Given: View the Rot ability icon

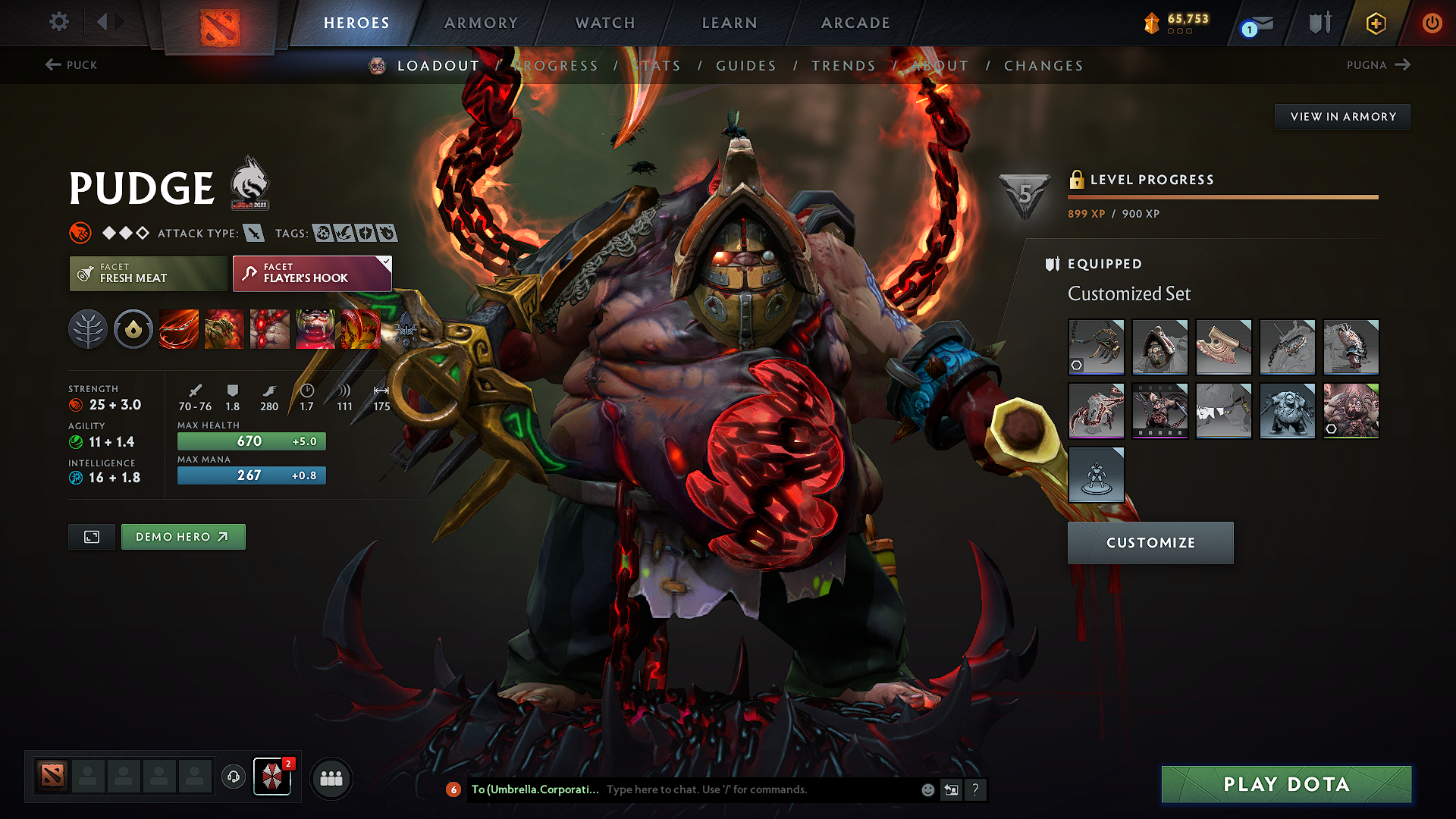Looking at the screenshot, I should point(224,329).
